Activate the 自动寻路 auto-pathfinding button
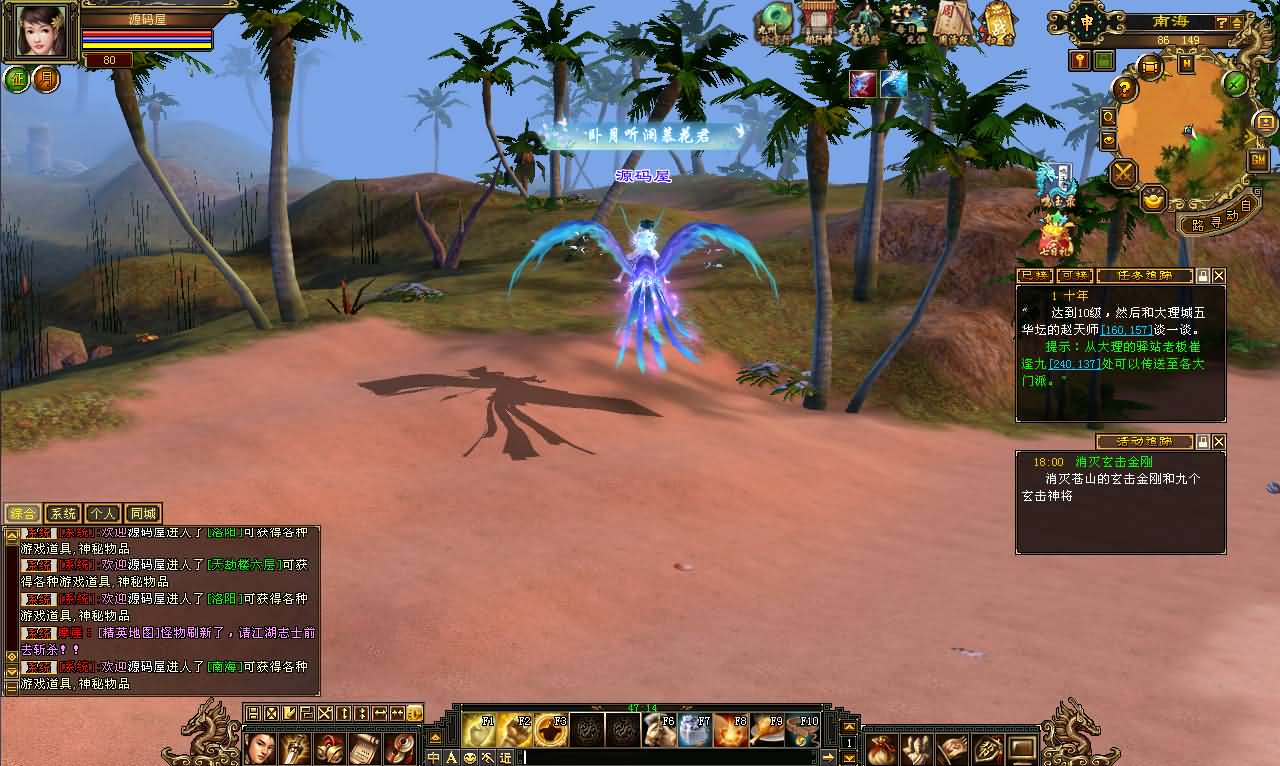 coord(1209,220)
